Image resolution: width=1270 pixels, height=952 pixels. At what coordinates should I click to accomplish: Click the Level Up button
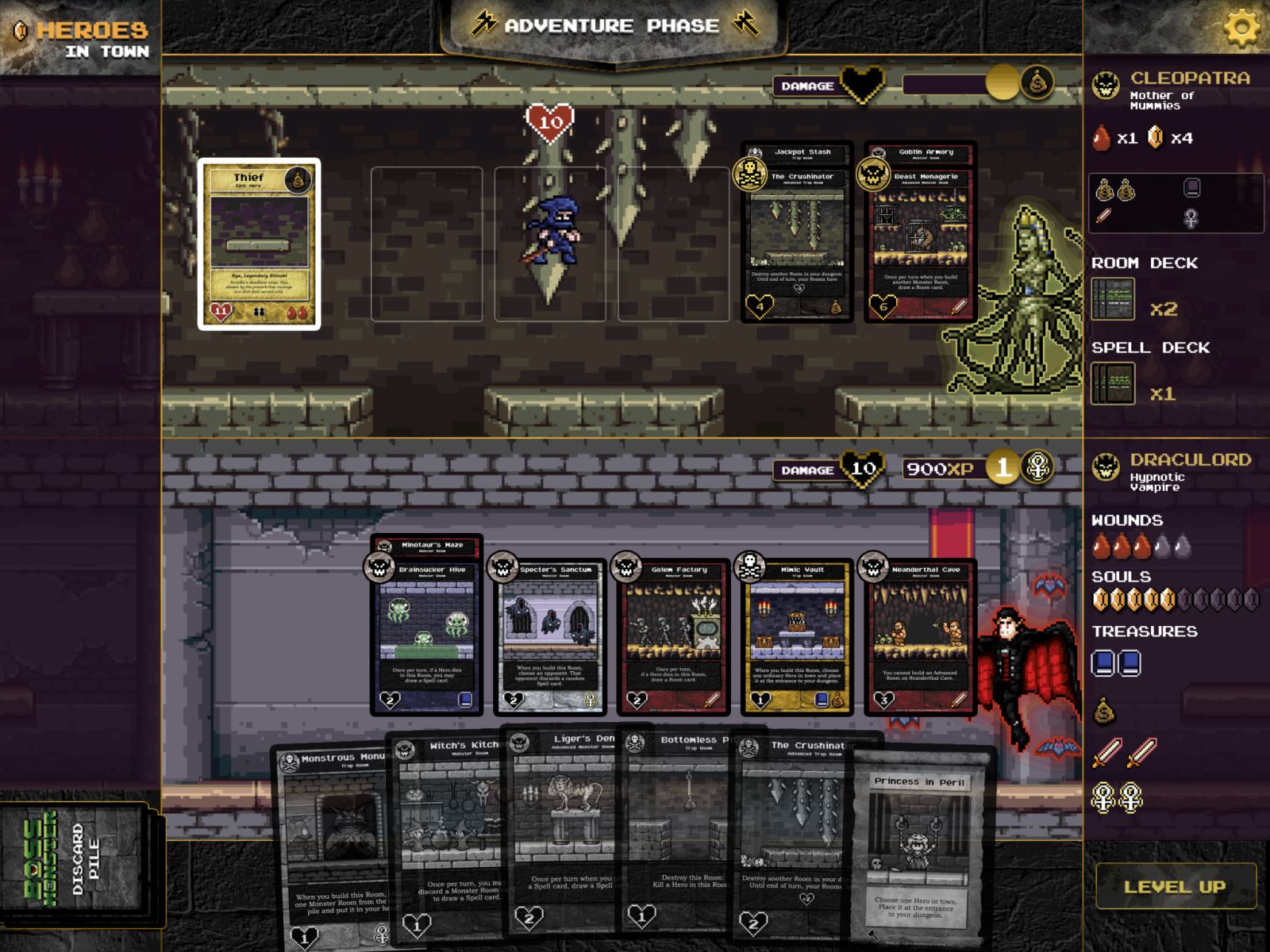pos(1175,886)
